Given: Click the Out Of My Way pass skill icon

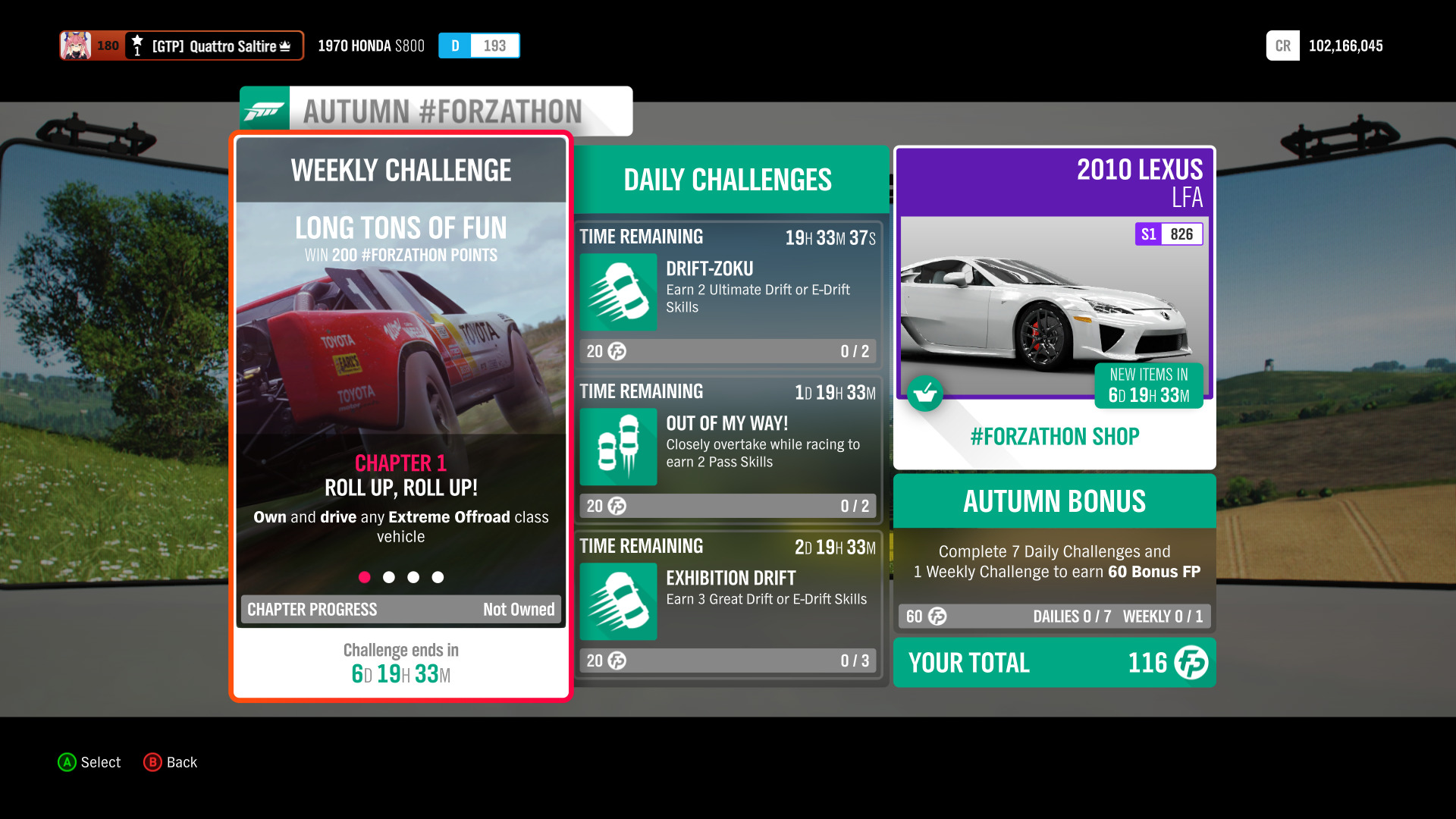Looking at the screenshot, I should [617, 447].
